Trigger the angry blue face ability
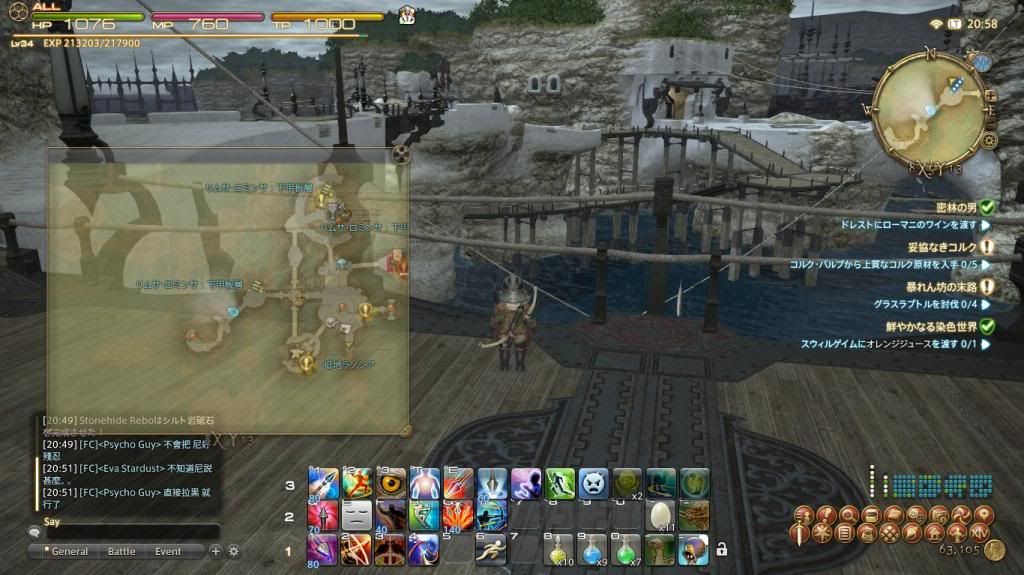 594,483
